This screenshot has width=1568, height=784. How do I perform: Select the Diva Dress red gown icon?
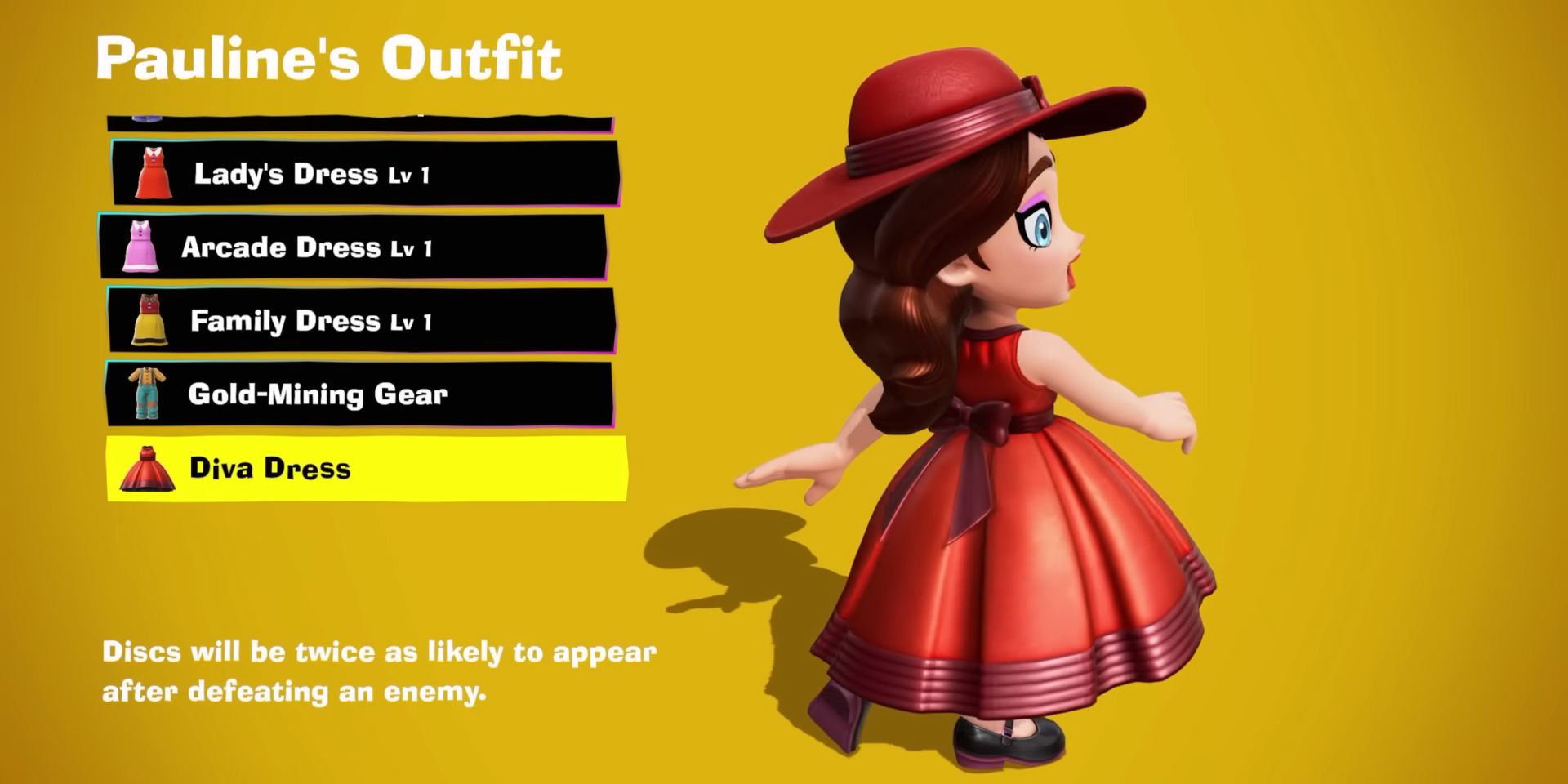pos(149,470)
